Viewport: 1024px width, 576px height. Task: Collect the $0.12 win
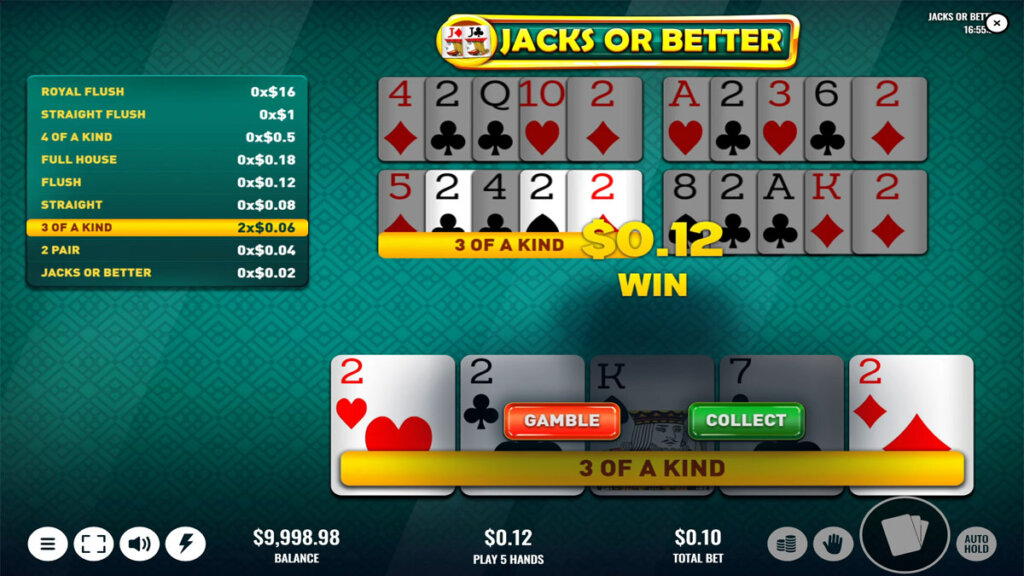[746, 421]
